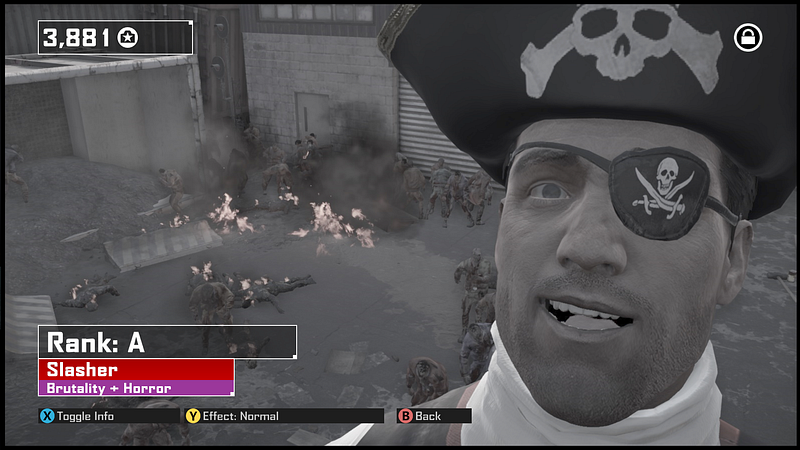The image size is (800, 450).
Task: Click the Toggle Info button
Action: (x=78, y=416)
